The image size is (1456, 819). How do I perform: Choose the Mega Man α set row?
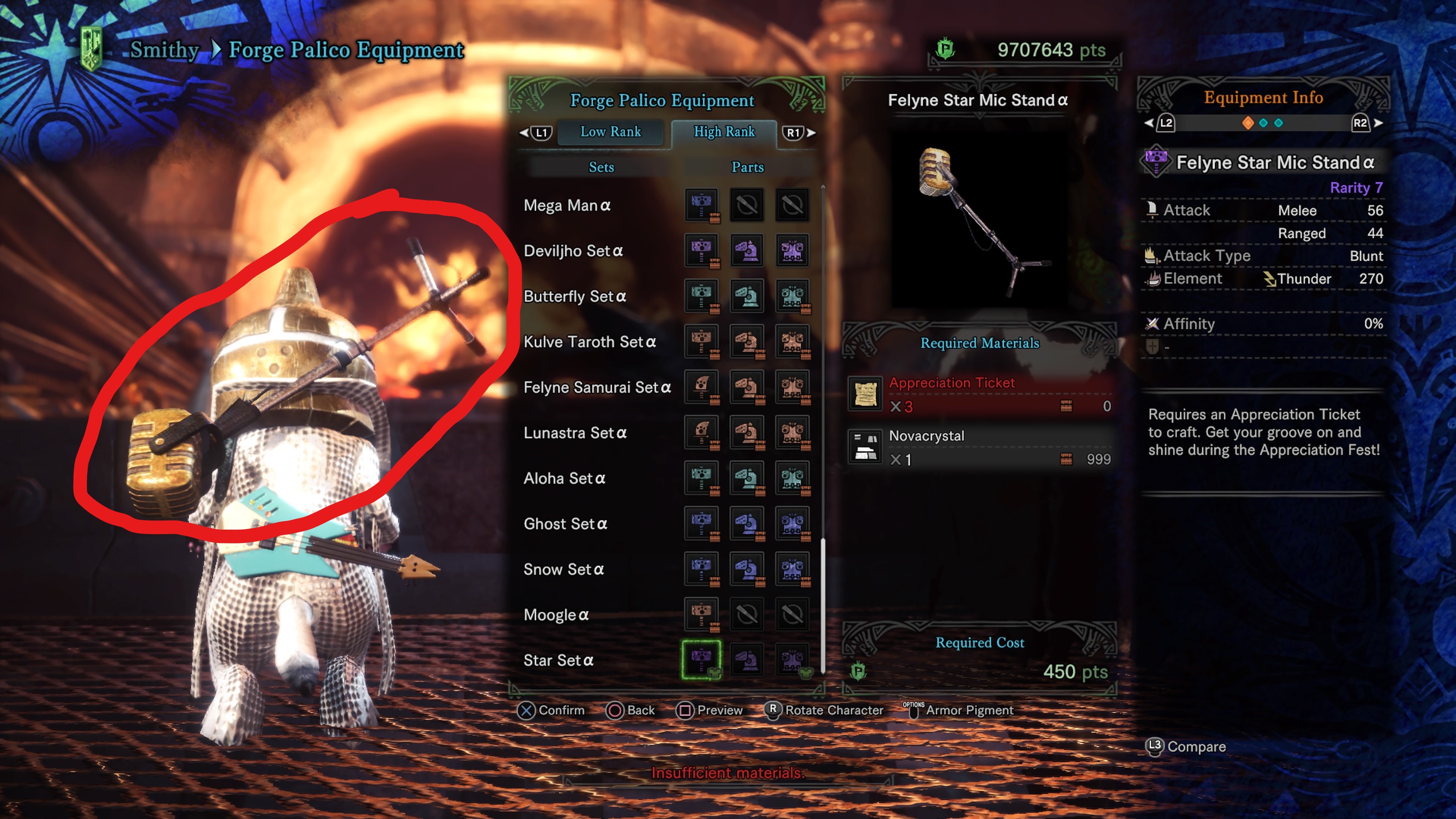click(x=567, y=205)
